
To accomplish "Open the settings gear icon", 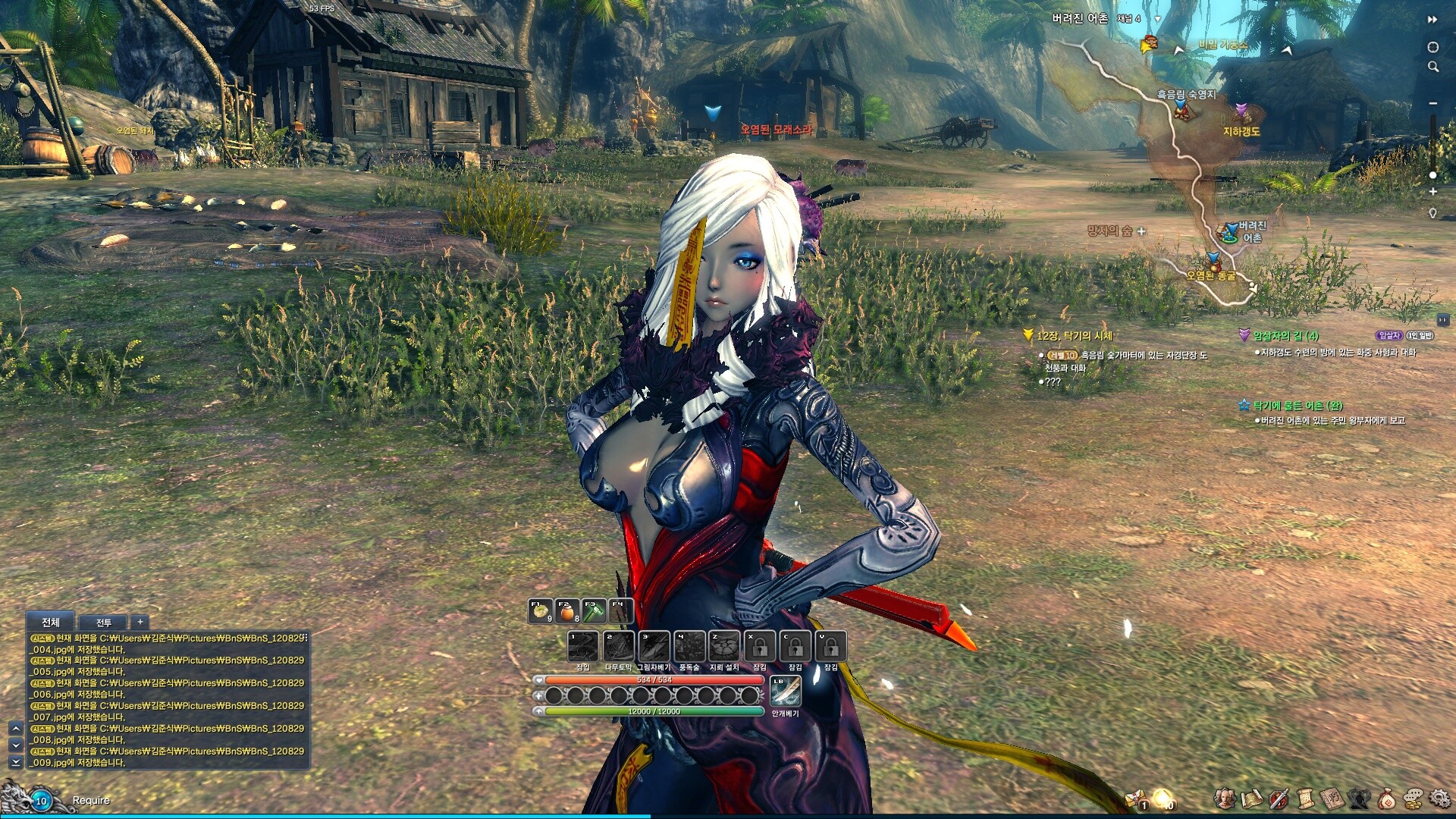I will pos(1439,798).
